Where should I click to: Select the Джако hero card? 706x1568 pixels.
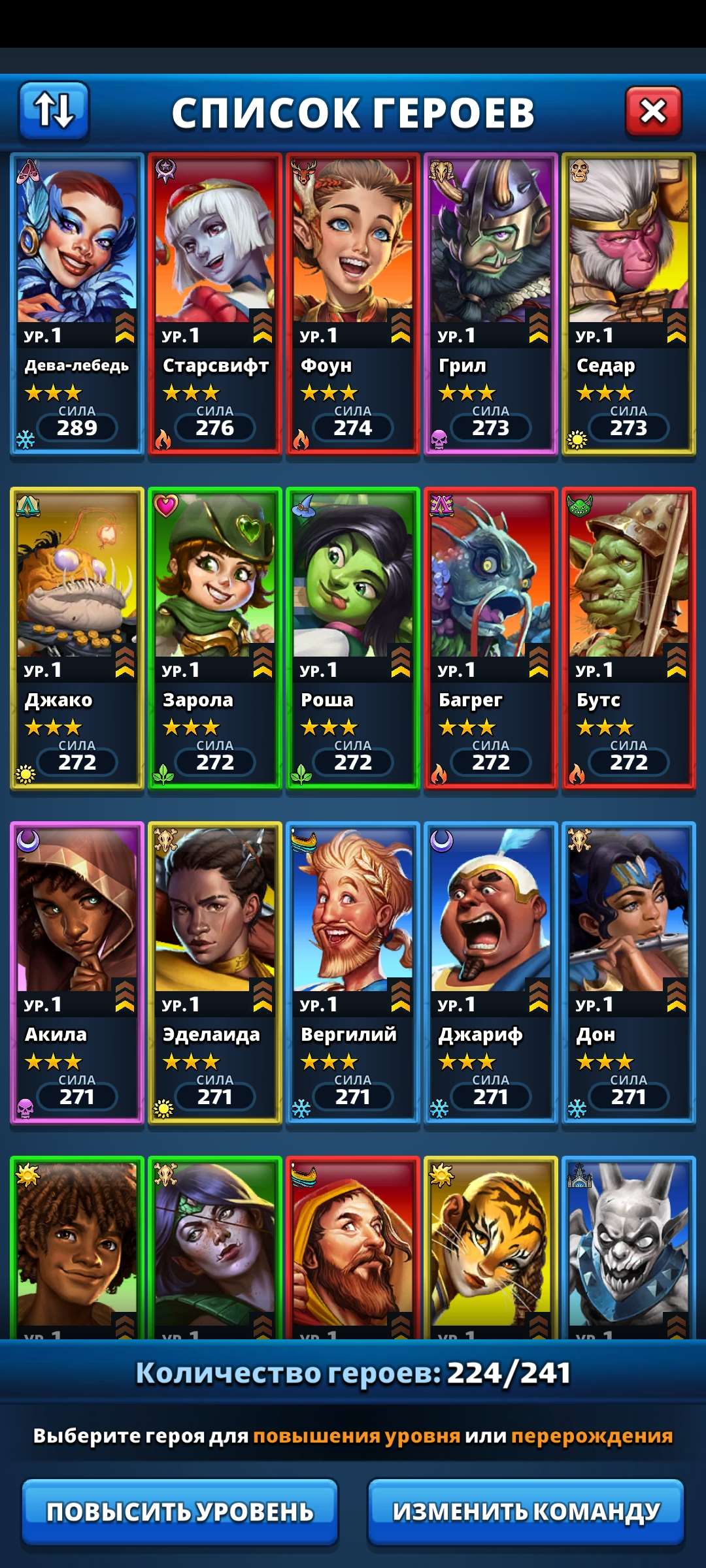[77, 638]
